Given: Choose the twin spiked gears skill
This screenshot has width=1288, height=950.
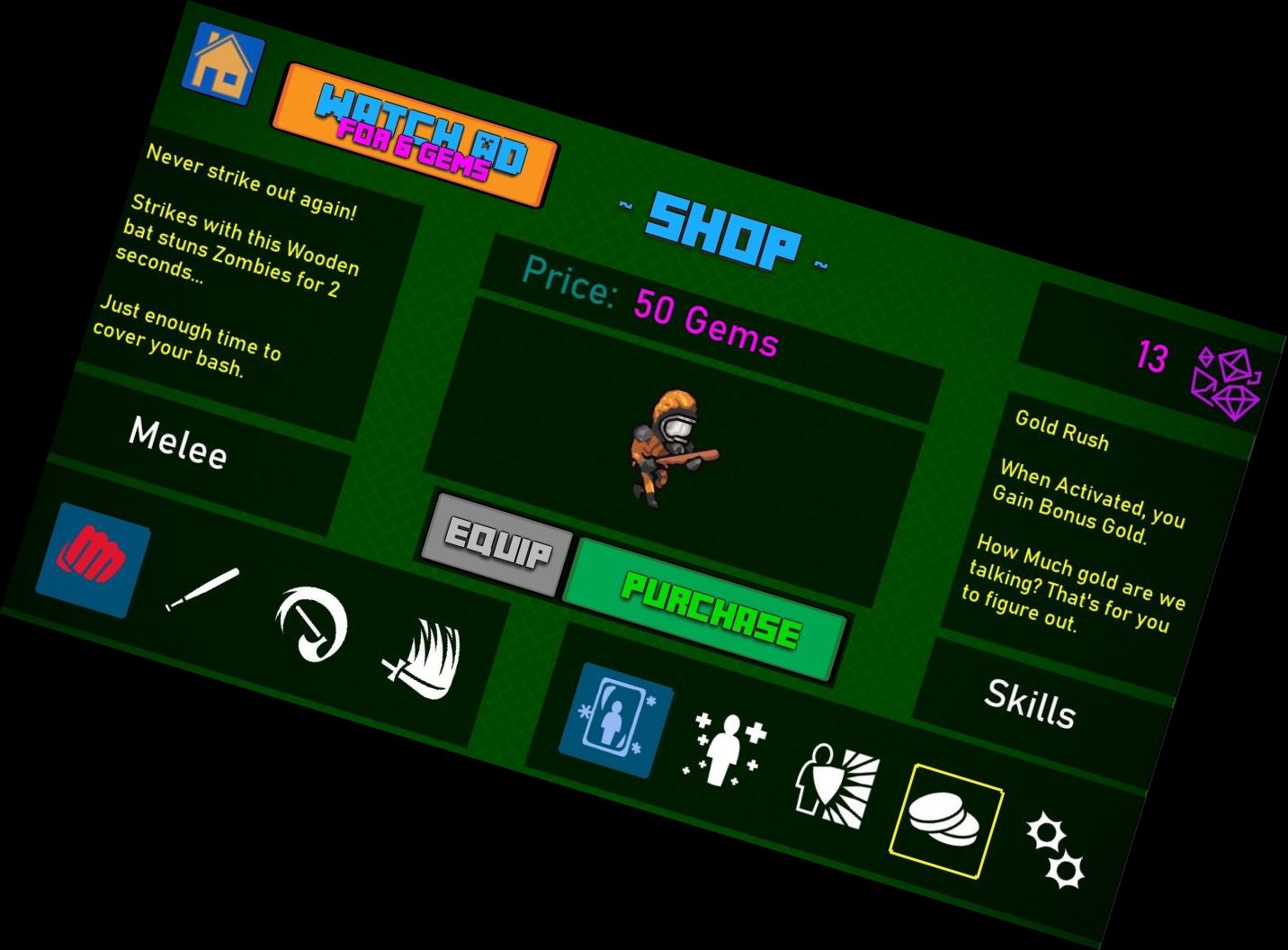Looking at the screenshot, I should pos(1056,850).
